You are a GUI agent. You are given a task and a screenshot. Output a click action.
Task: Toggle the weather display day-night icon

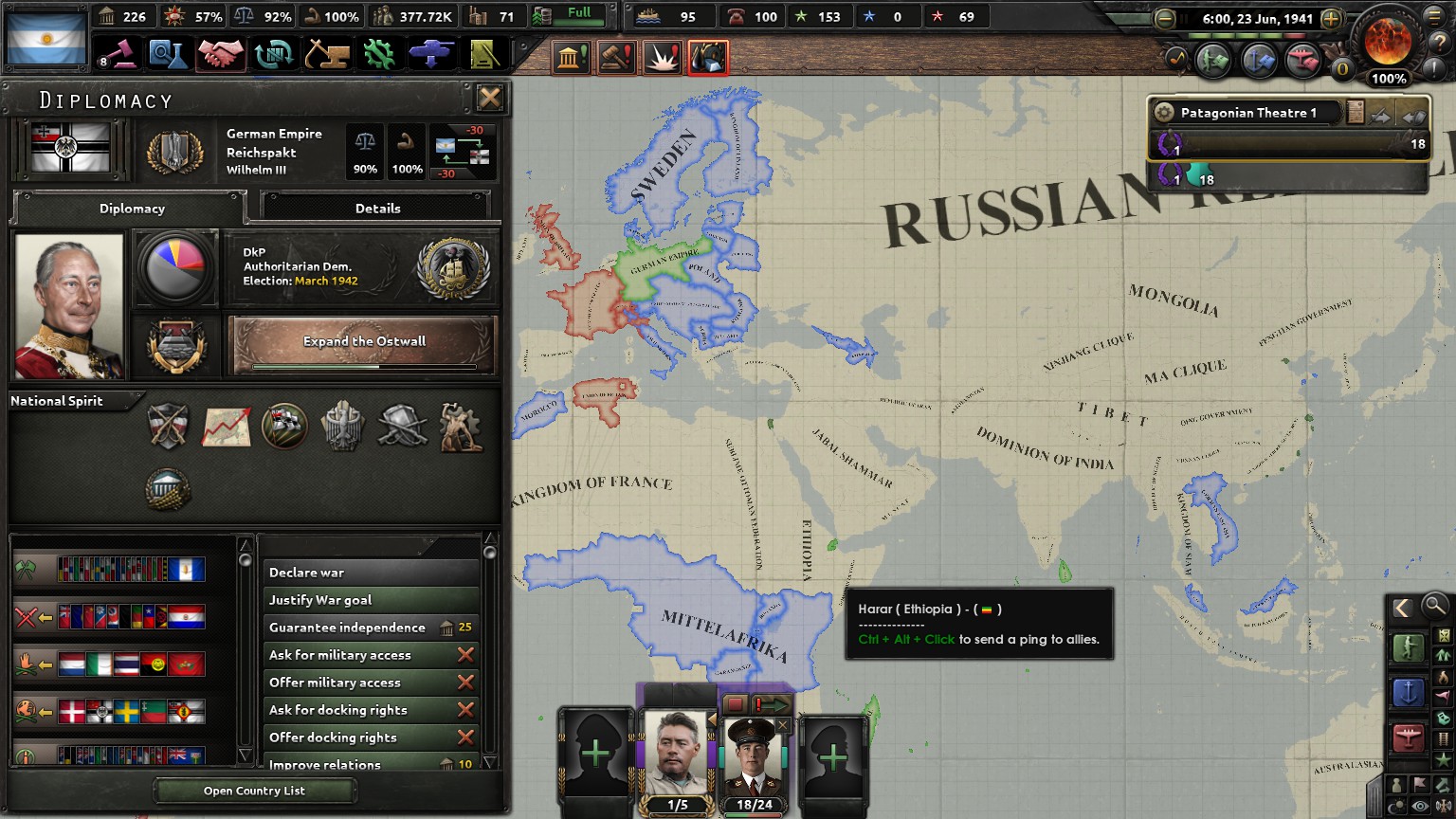[1398, 803]
